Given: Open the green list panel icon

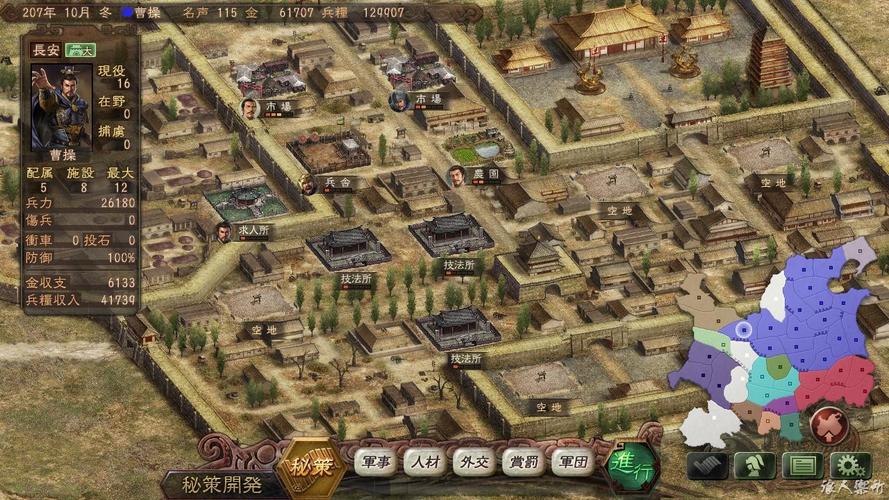Looking at the screenshot, I should tap(802, 466).
